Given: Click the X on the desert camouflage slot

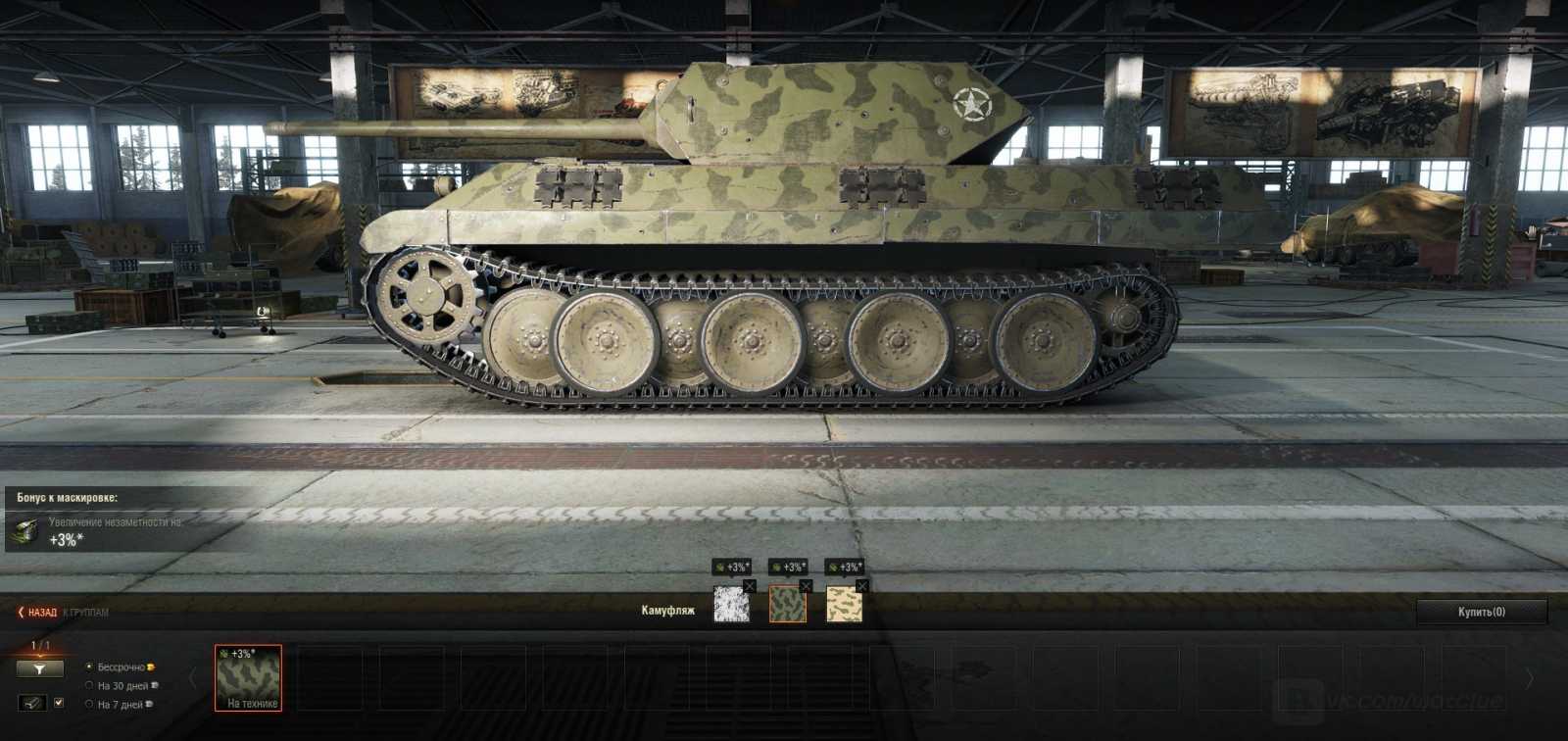Looking at the screenshot, I should click(862, 587).
